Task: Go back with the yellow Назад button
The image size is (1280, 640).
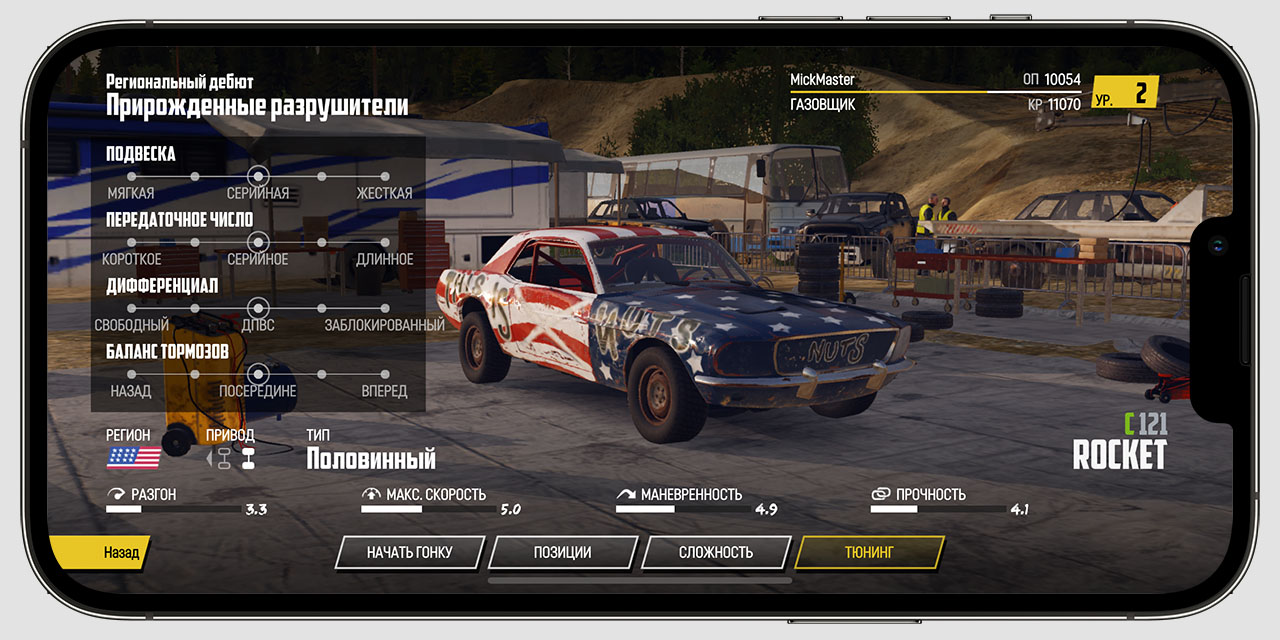Action: [x=100, y=552]
